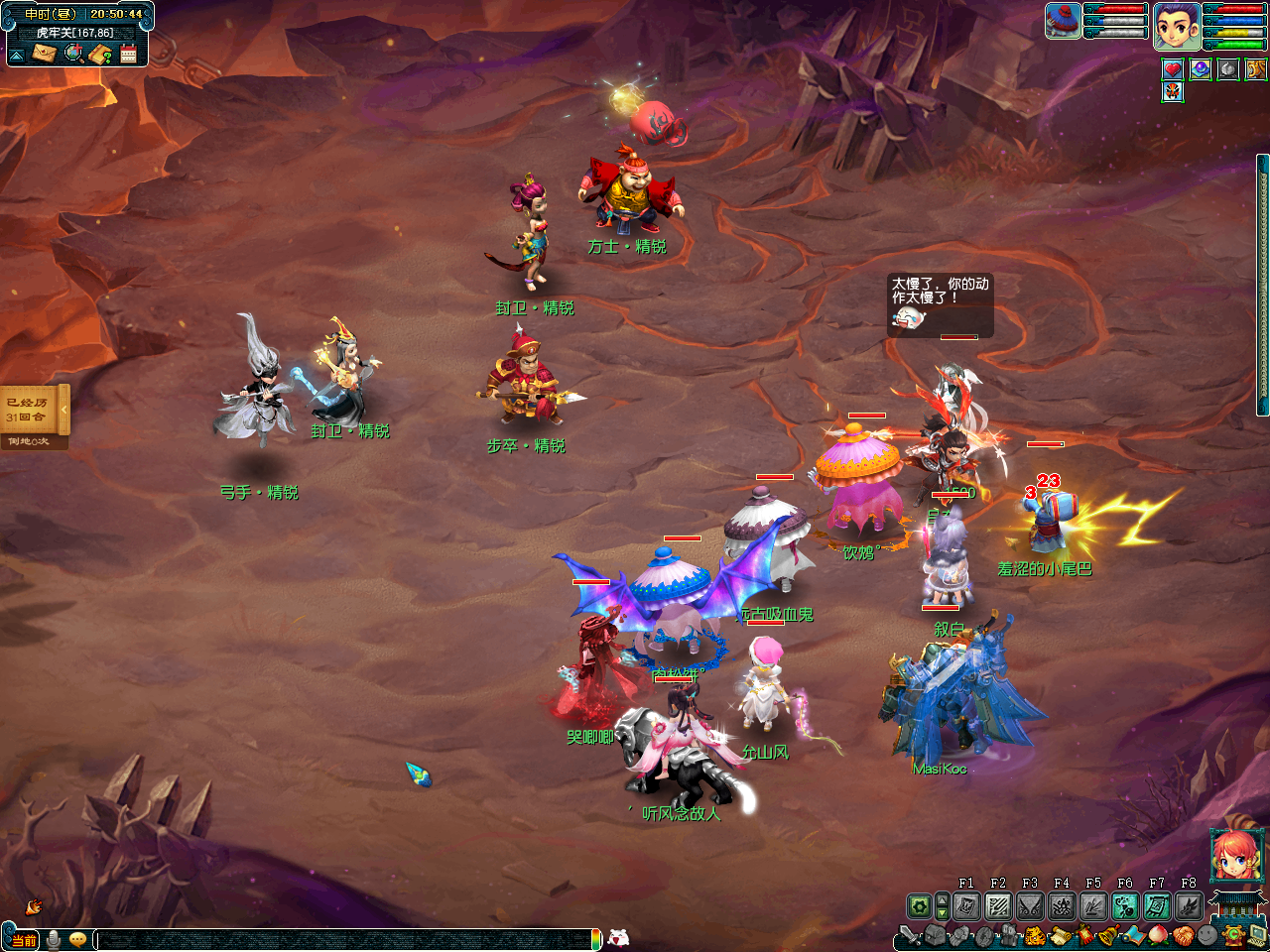Open the mail envelope icon

coord(44,54)
